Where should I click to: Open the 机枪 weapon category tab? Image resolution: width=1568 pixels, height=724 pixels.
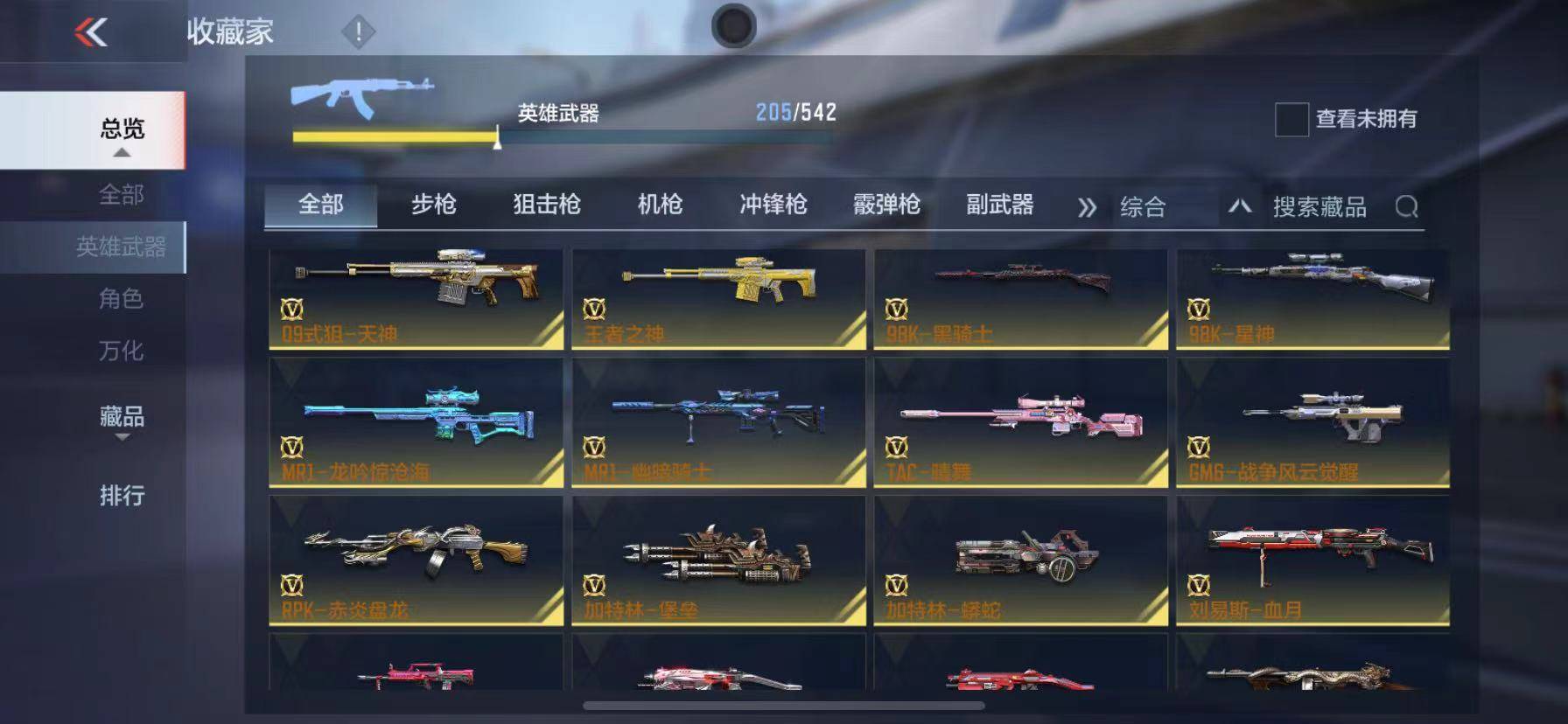[x=660, y=205]
